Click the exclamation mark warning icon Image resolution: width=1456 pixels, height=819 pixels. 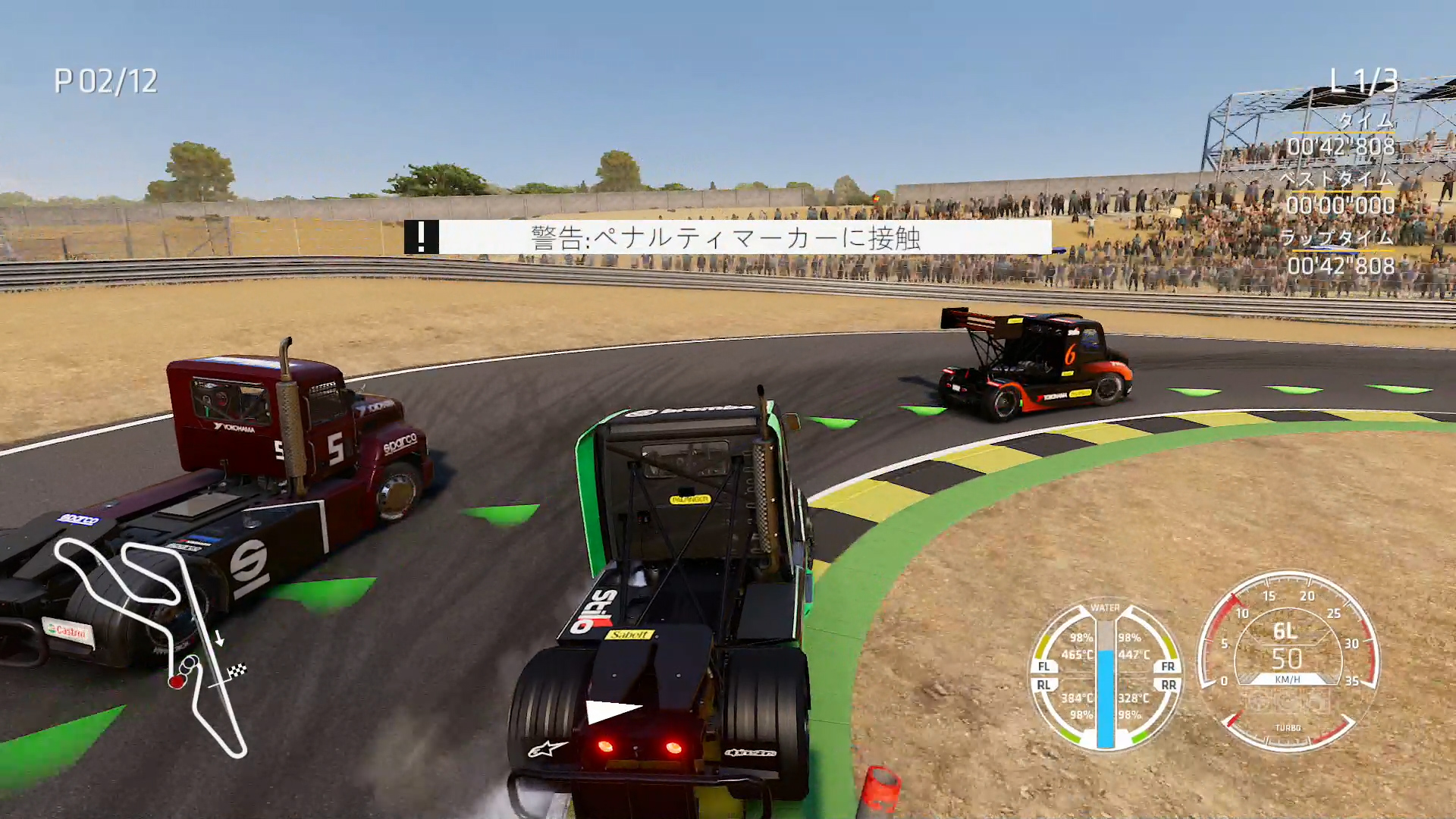point(422,237)
